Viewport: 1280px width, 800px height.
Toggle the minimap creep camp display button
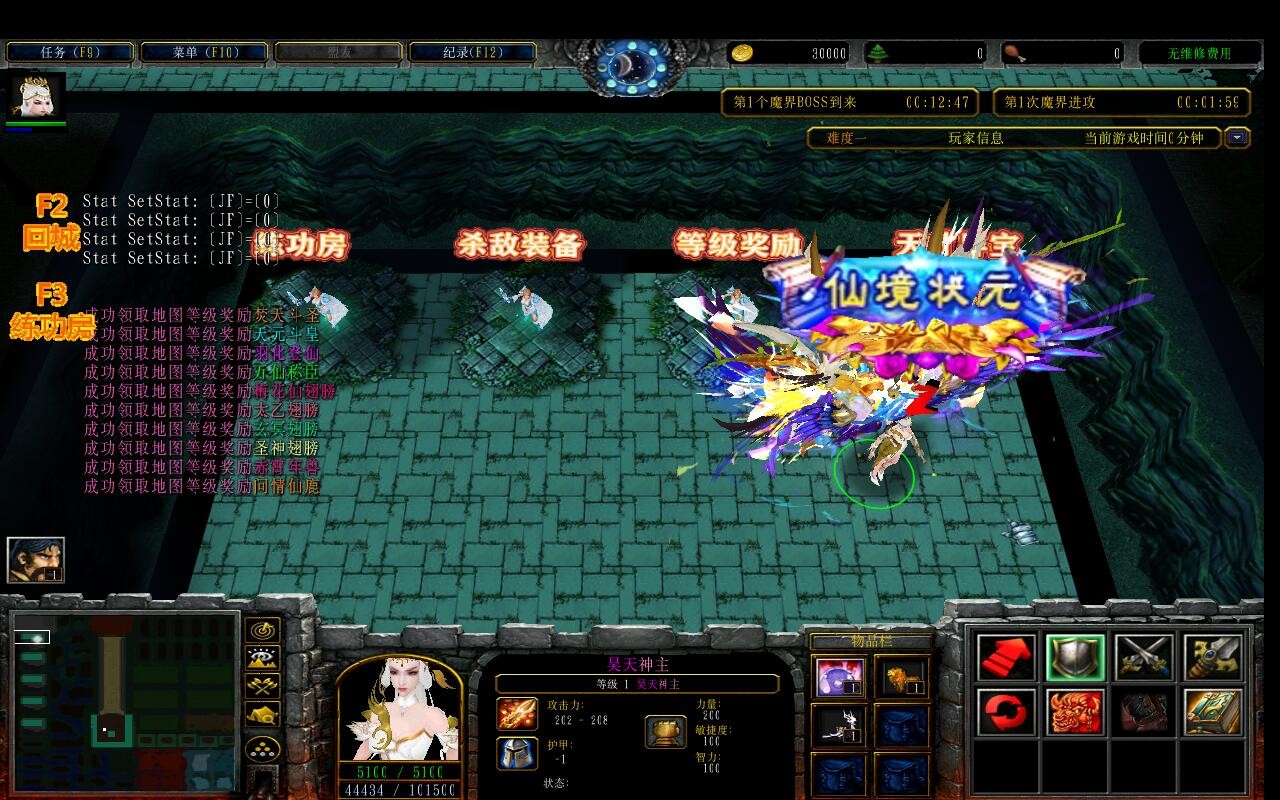pyautogui.click(x=263, y=715)
